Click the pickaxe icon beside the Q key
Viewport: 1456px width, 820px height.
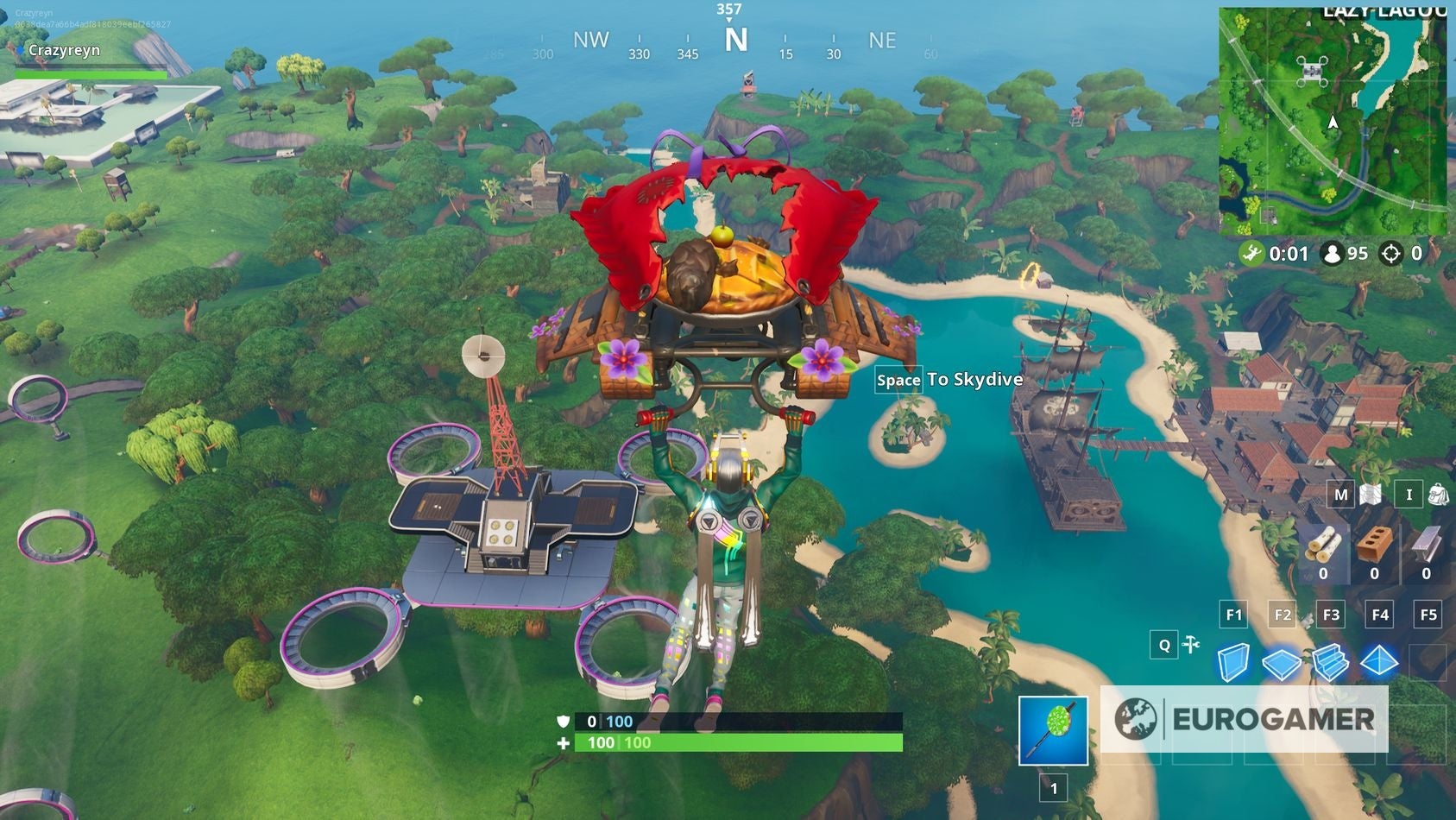(1190, 644)
